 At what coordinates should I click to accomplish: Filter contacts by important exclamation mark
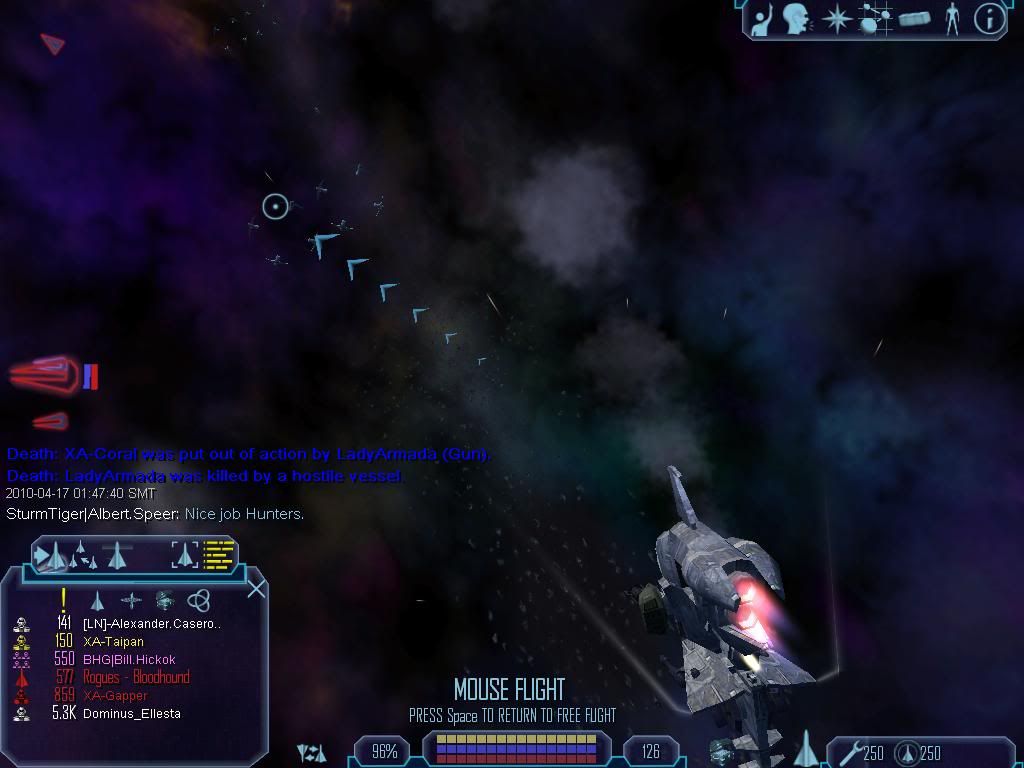coord(63,599)
